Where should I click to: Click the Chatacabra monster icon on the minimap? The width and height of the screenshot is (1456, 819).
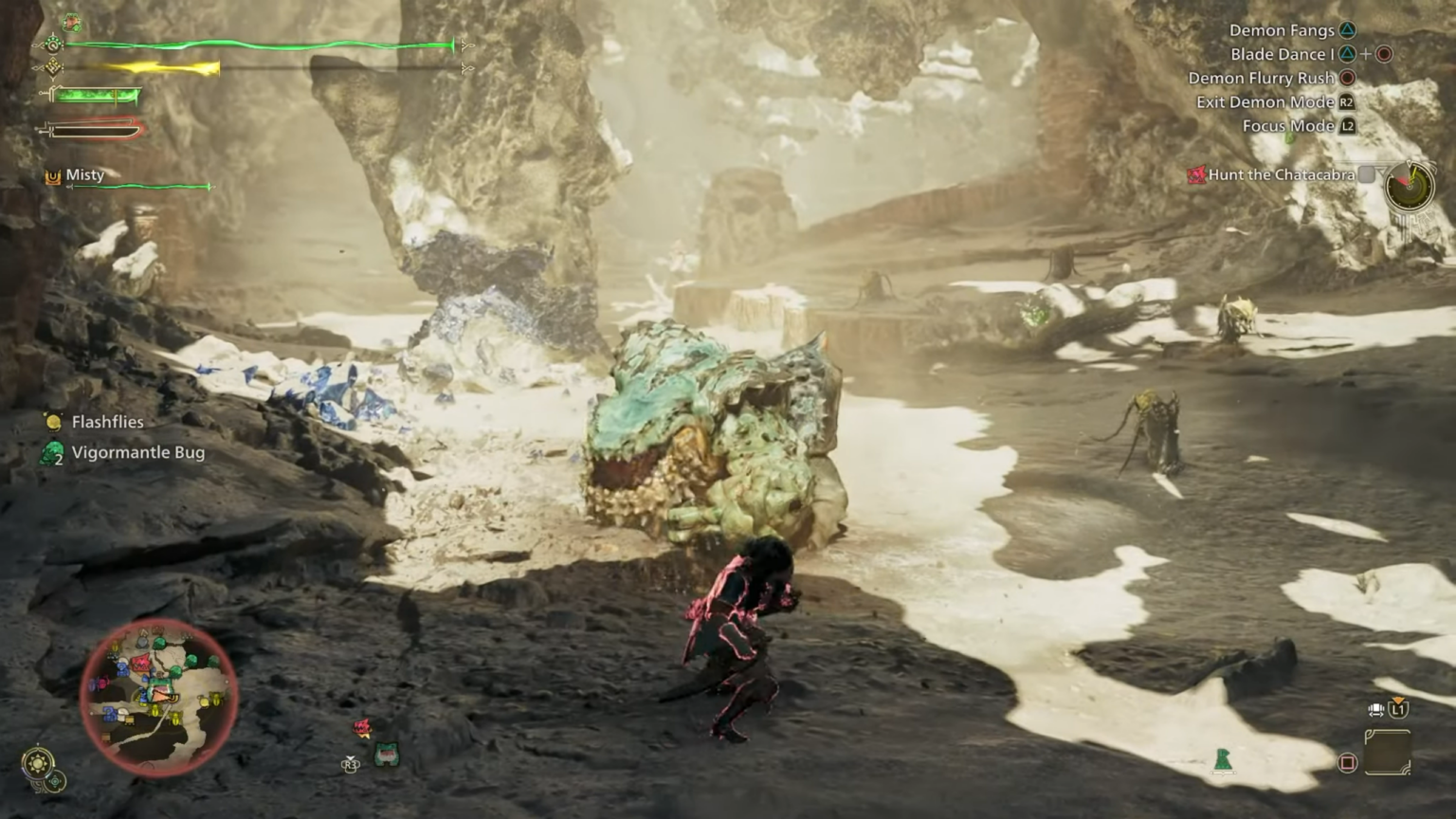pos(140,664)
